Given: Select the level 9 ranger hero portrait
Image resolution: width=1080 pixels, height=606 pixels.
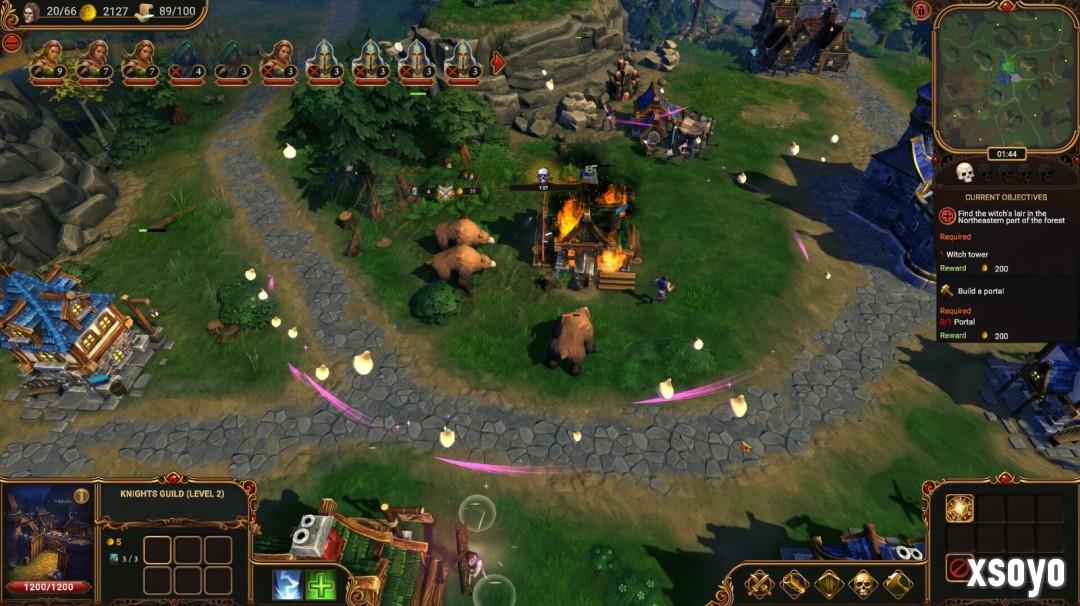Looking at the screenshot, I should (x=45, y=59).
